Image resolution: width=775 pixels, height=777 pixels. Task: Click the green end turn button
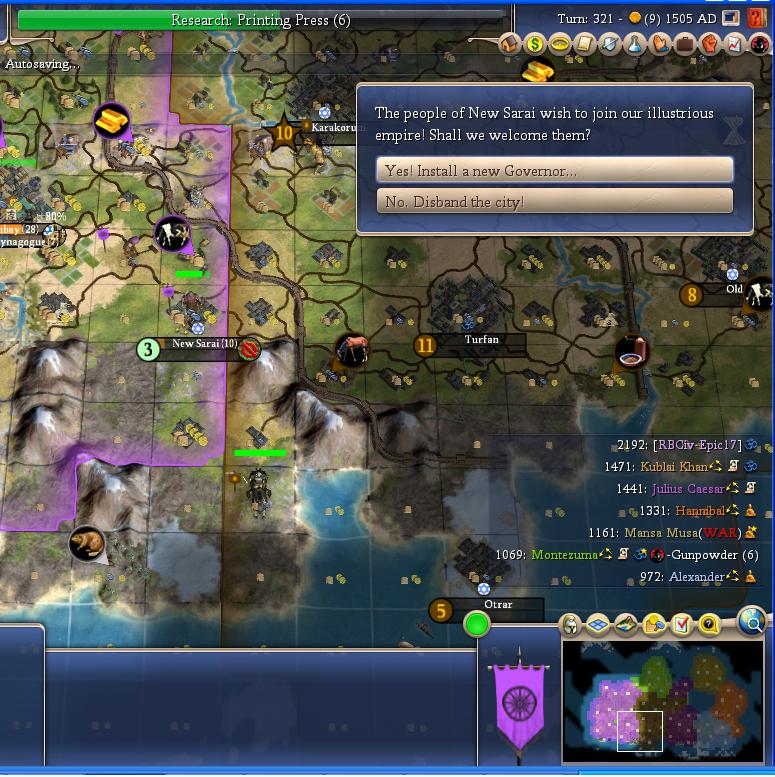(477, 625)
